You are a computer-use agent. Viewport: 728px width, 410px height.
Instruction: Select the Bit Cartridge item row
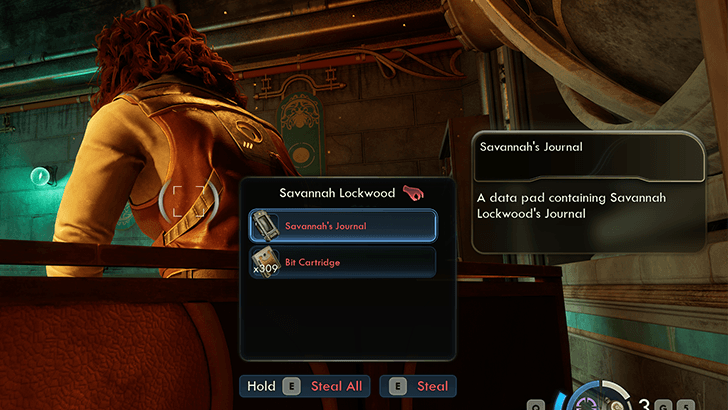pos(343,262)
